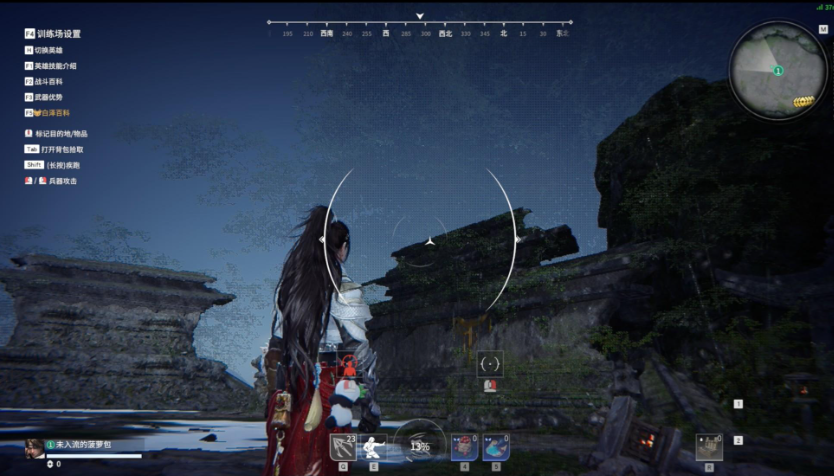
Task: Select the grappling hook icon with count 23
Action: pyautogui.click(x=343, y=446)
